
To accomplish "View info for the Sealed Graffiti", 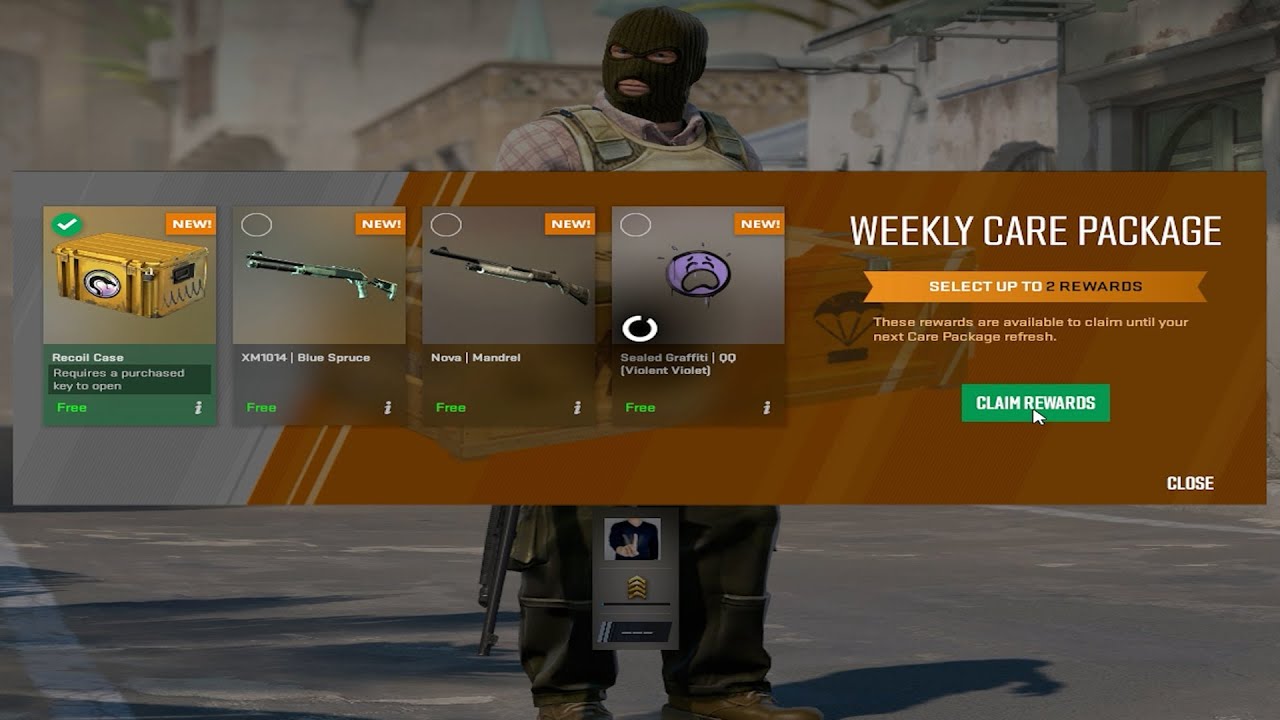I will (767, 407).
